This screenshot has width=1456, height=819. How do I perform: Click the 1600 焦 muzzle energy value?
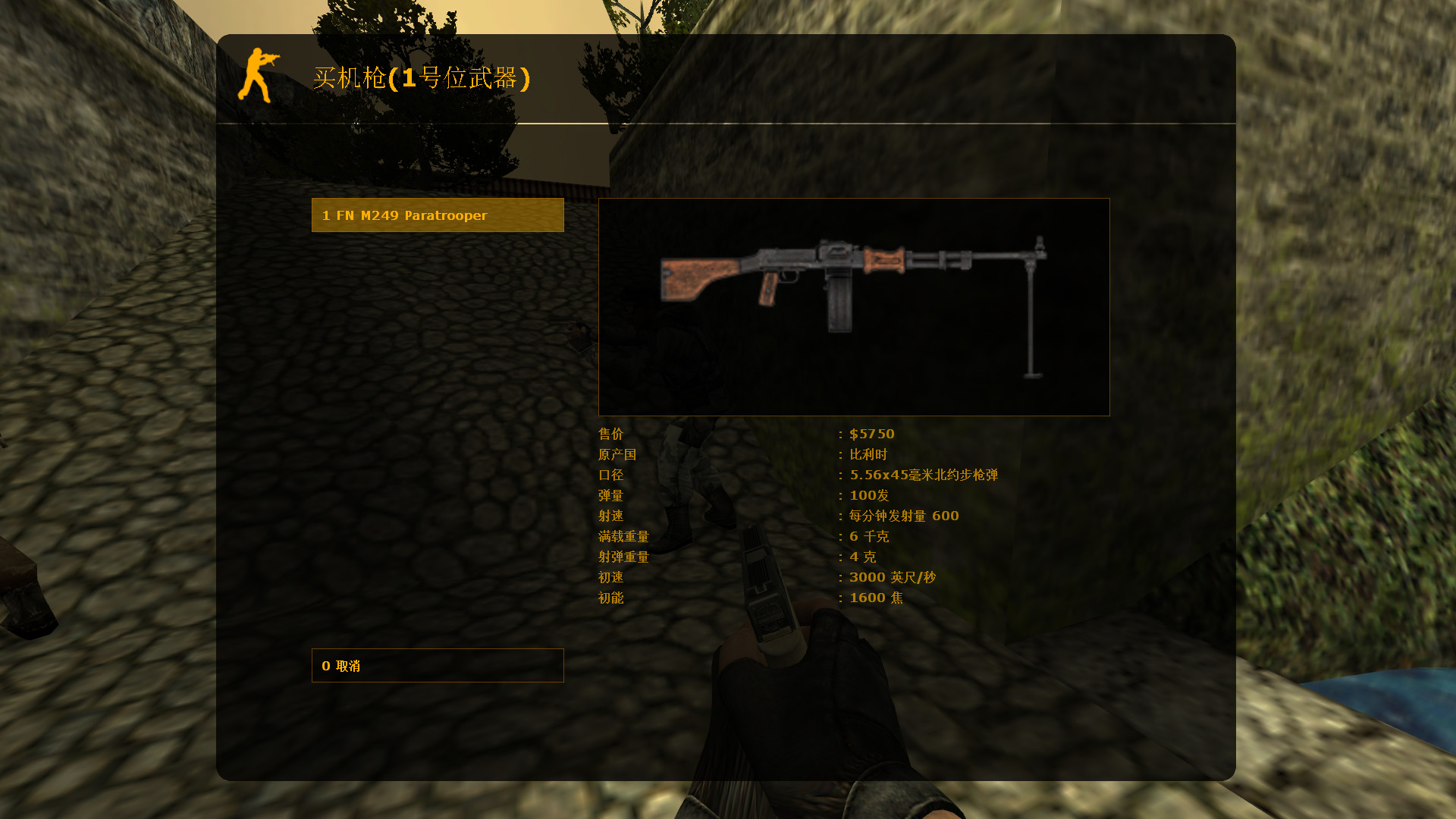coord(874,598)
